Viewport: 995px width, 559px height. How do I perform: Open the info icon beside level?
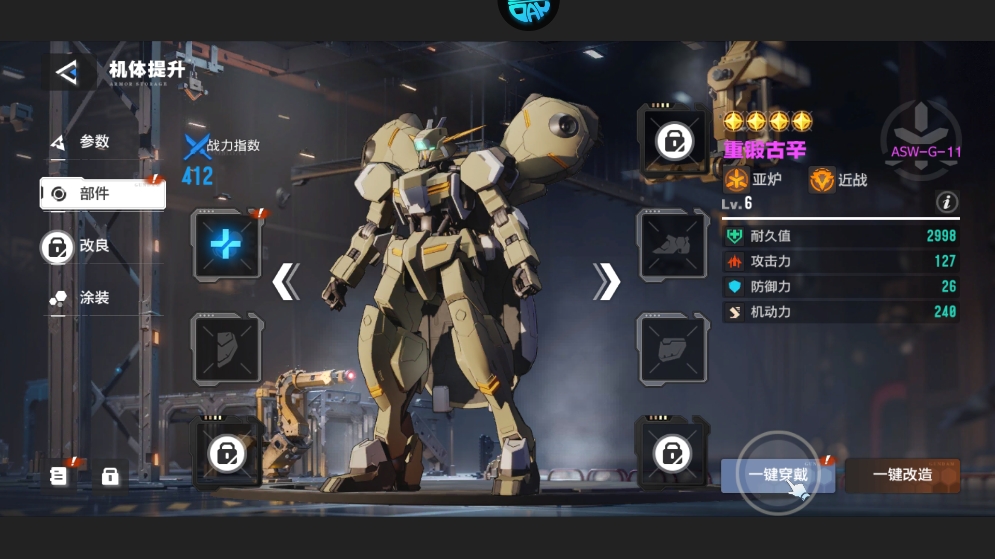point(946,203)
